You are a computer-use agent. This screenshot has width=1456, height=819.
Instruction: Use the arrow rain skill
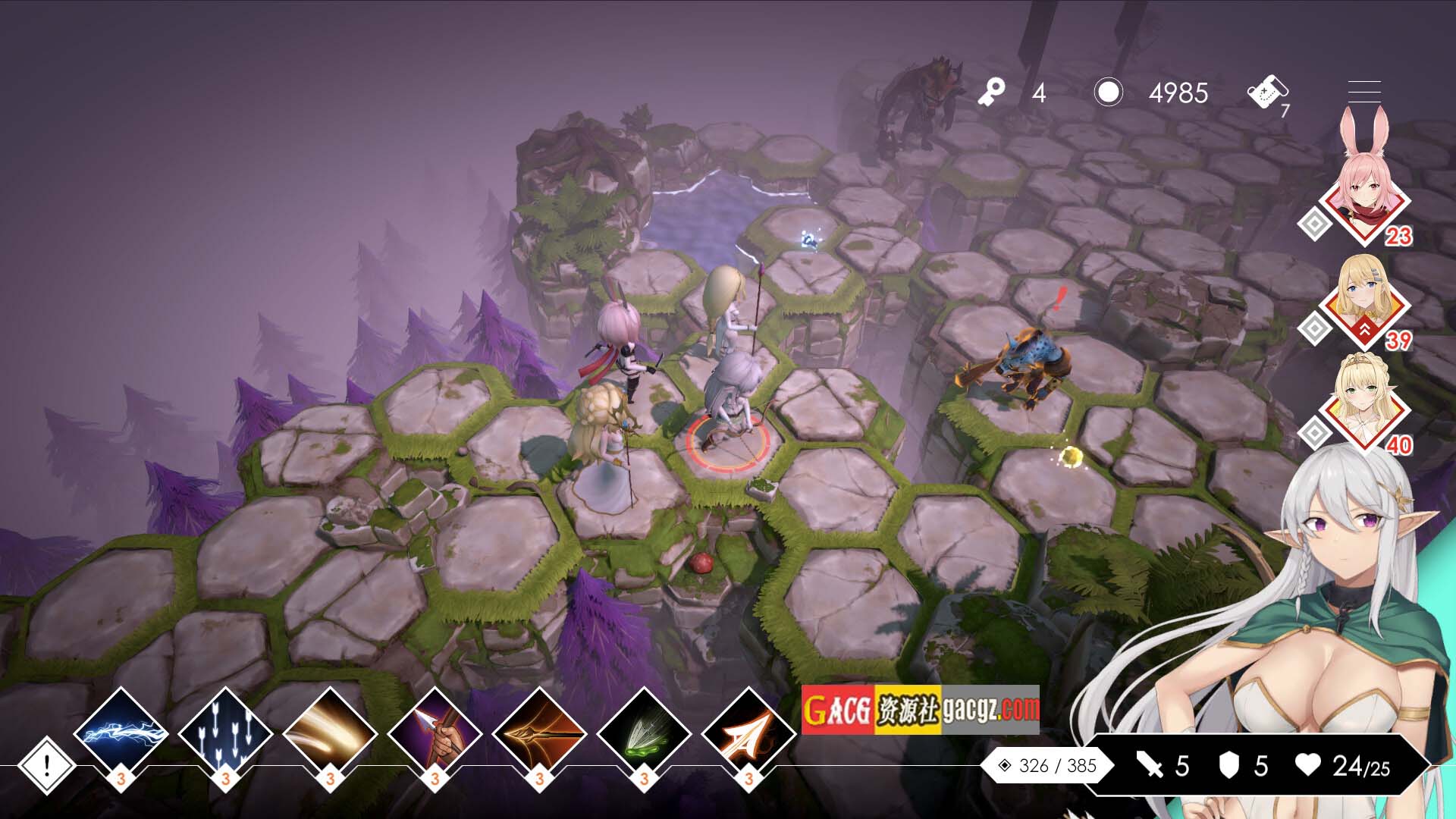tap(225, 733)
